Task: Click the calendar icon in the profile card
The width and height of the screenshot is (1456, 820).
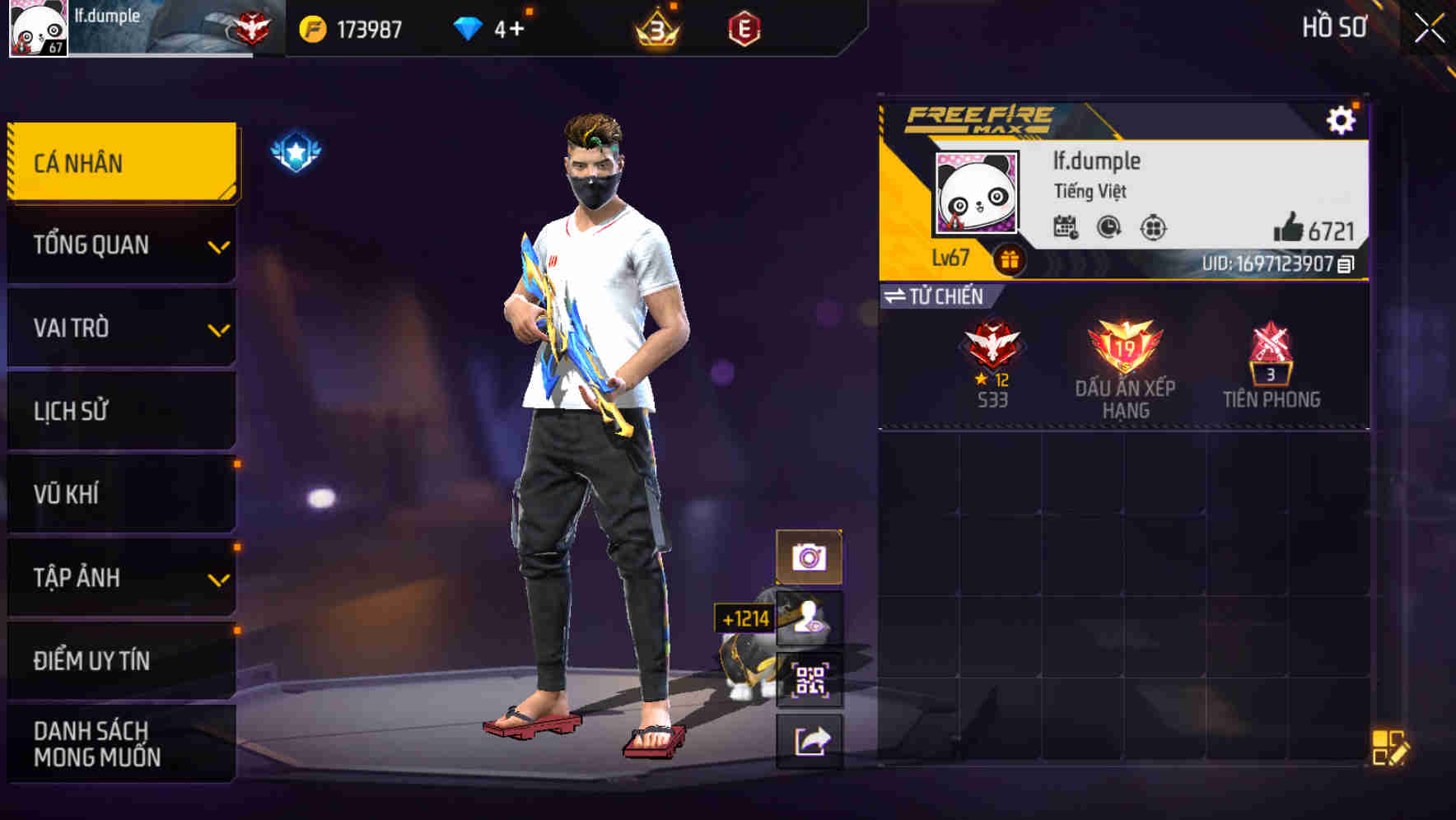Action: click(1066, 228)
